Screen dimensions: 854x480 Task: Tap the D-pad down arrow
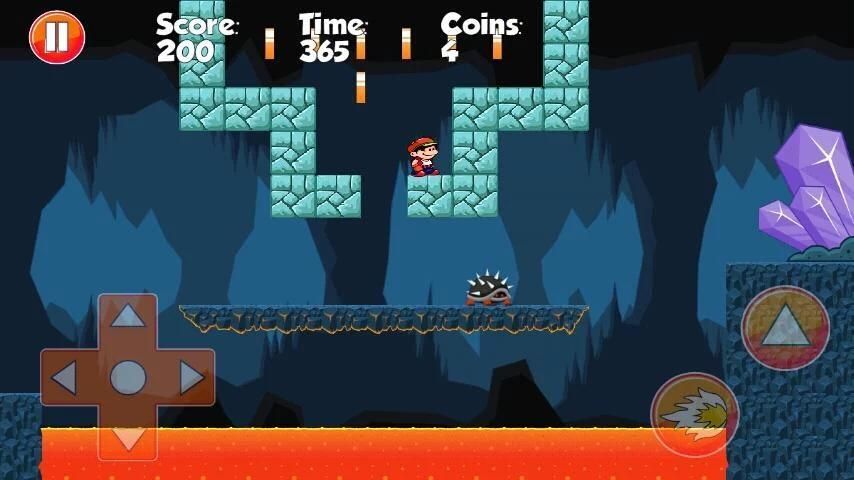click(x=127, y=438)
